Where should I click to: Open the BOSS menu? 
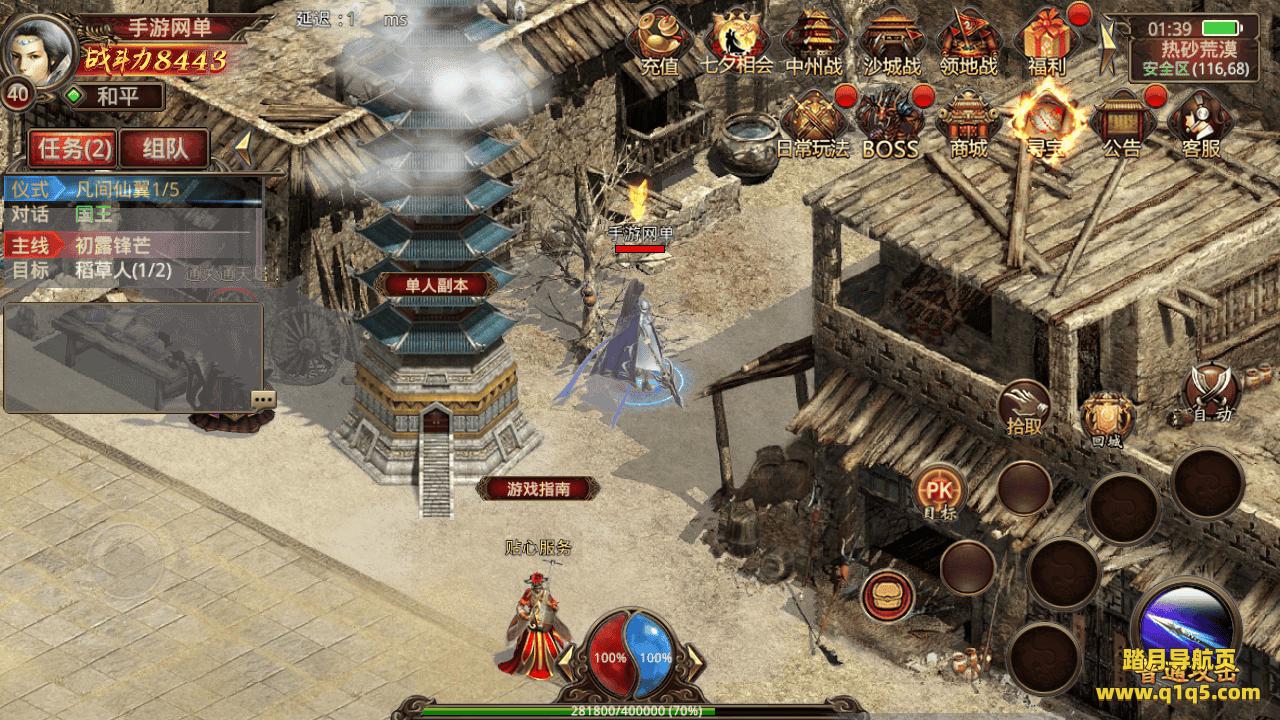(x=889, y=122)
